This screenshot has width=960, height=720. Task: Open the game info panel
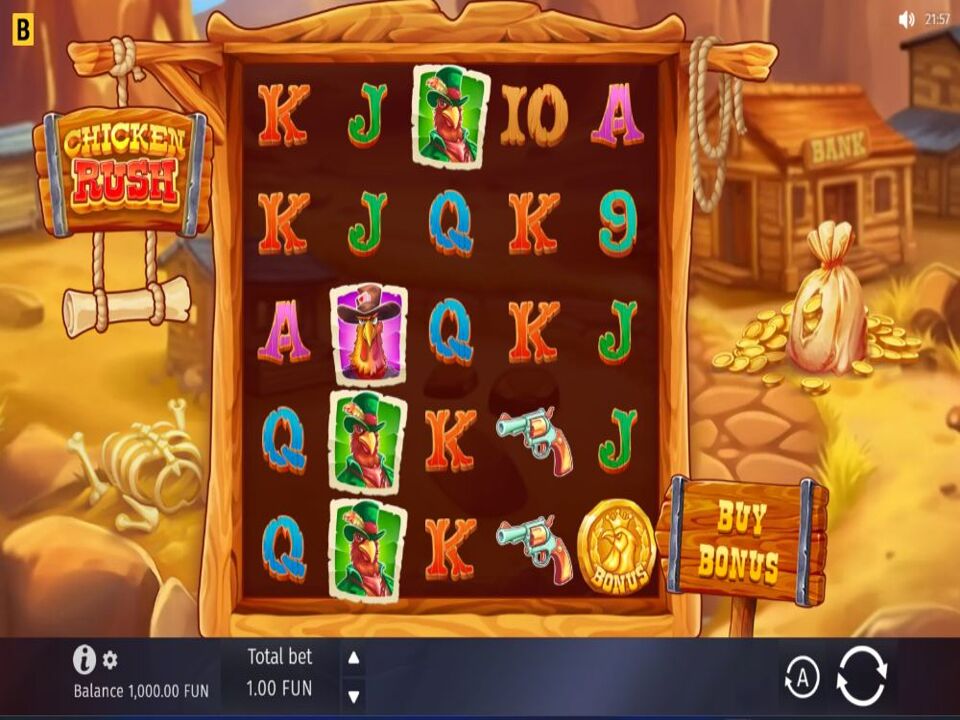point(85,659)
